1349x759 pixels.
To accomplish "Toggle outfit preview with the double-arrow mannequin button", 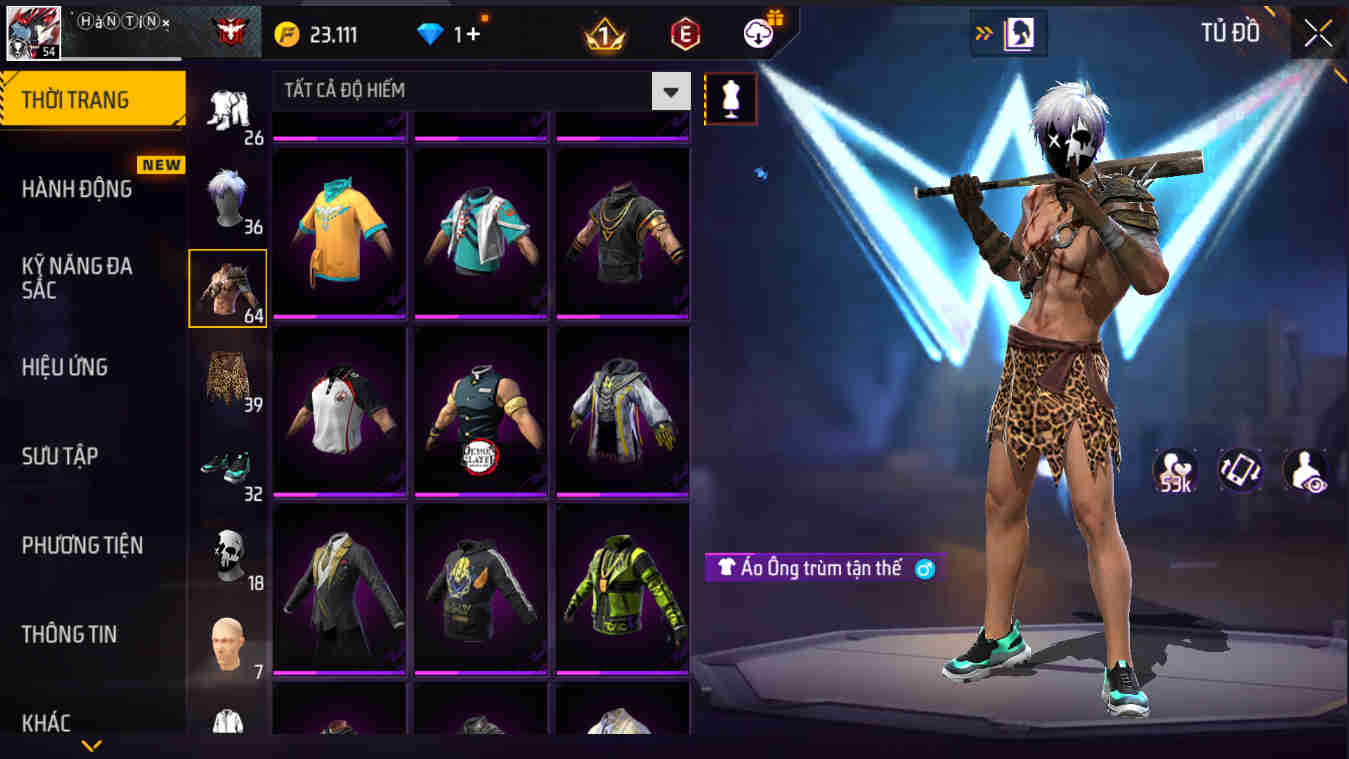I will 1009,31.
